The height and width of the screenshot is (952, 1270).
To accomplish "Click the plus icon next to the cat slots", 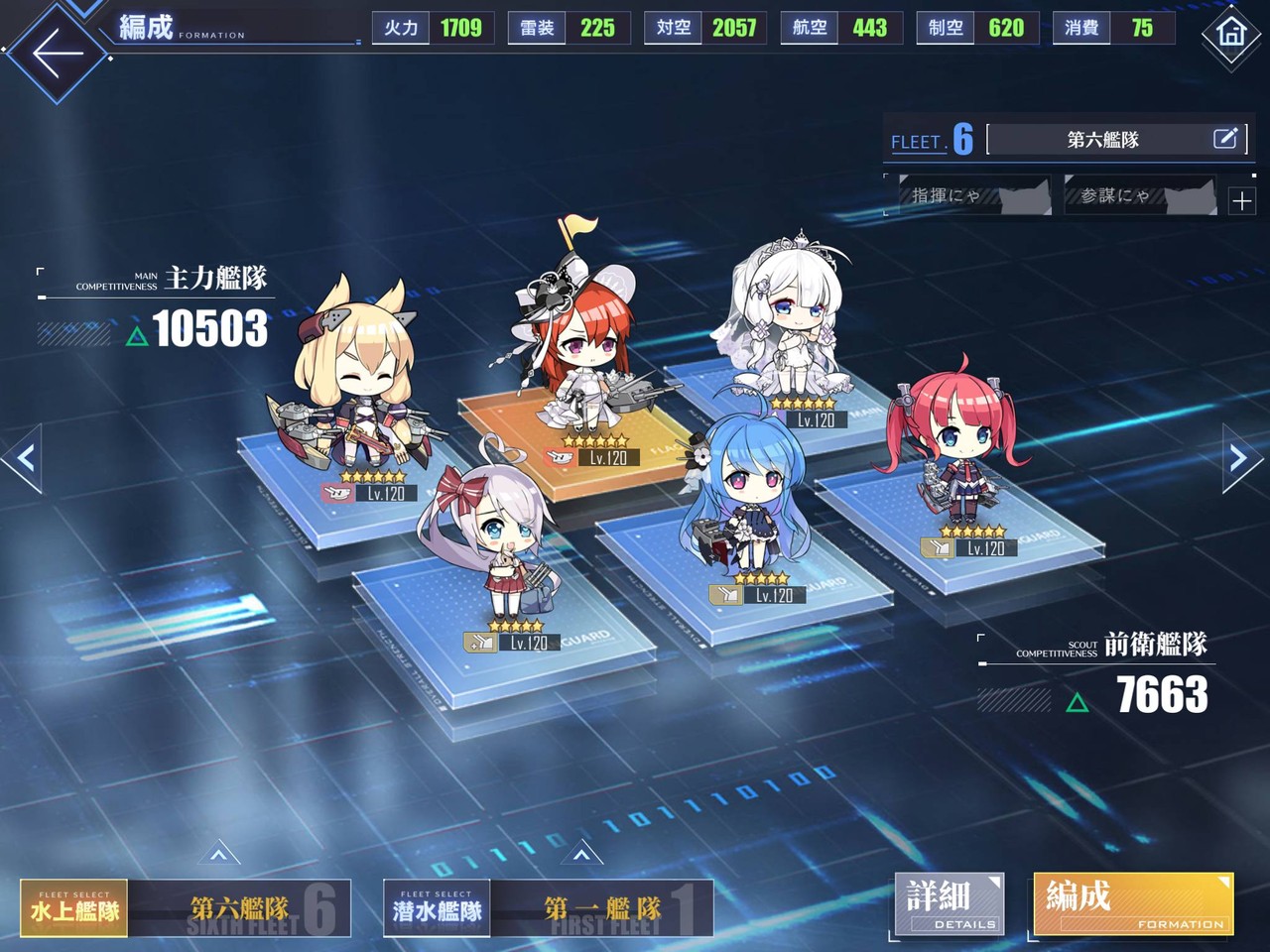I will 1241,201.
